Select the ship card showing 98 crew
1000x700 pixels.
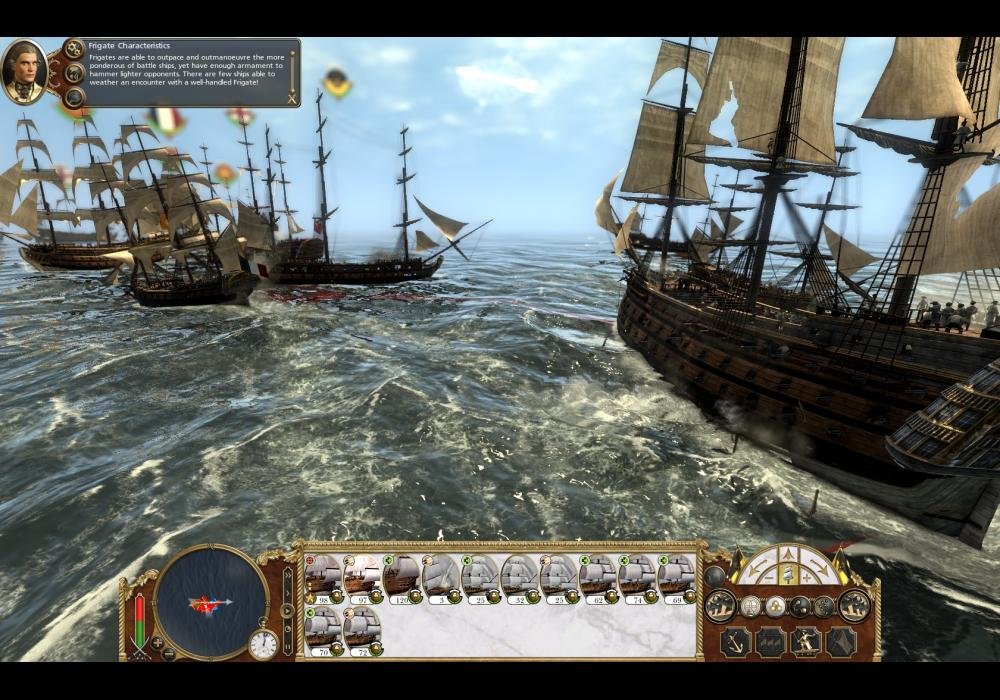(323, 577)
